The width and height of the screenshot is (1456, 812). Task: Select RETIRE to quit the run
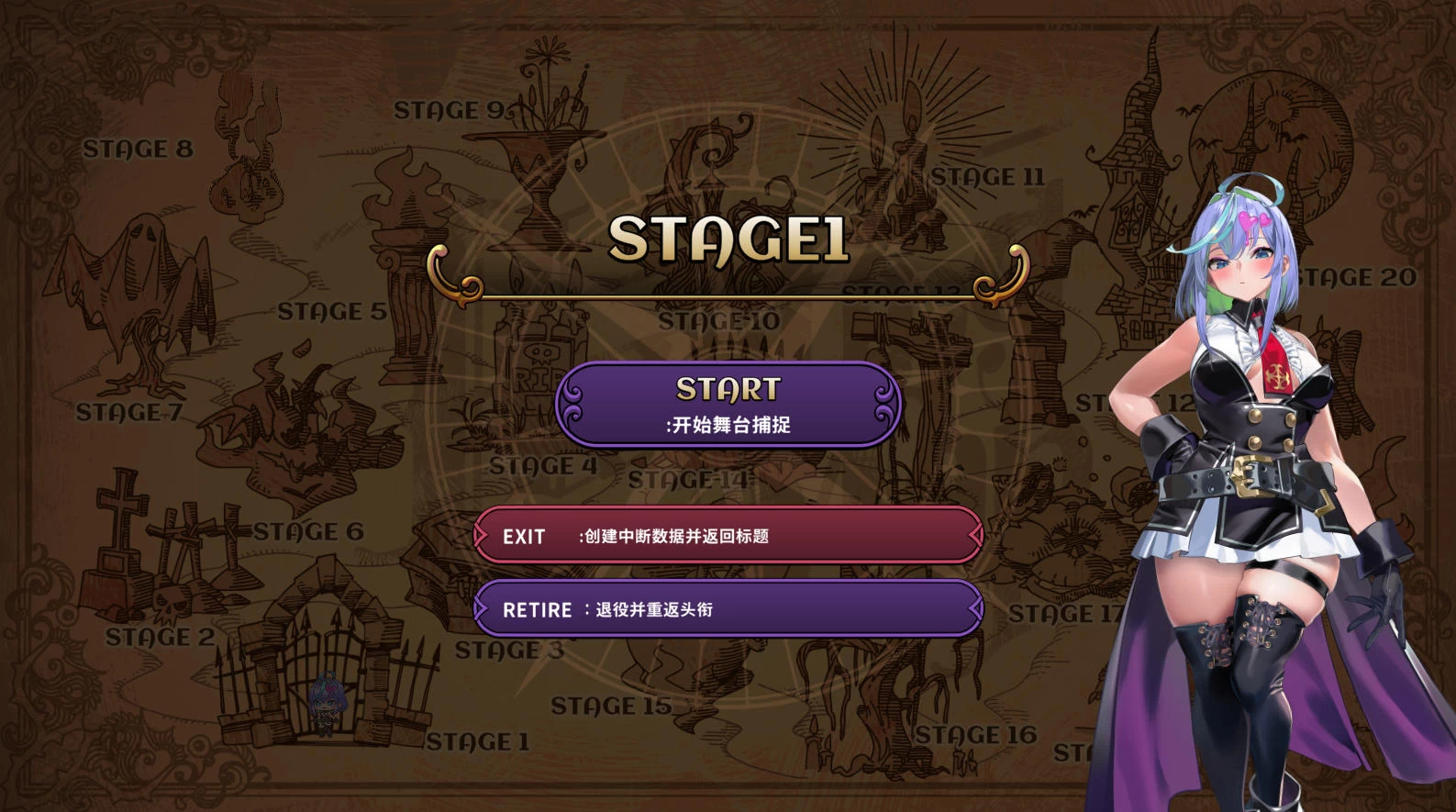point(728,609)
